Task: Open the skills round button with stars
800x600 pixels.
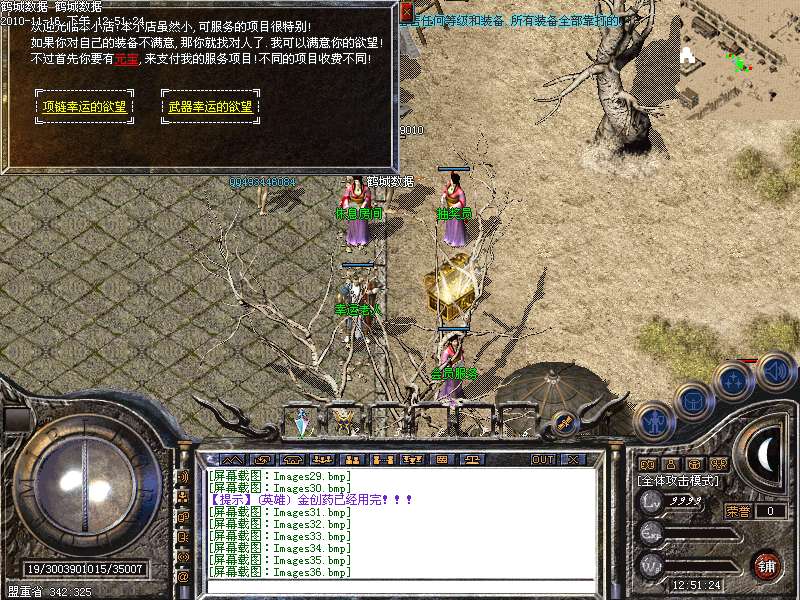Action: pyautogui.click(x=733, y=381)
